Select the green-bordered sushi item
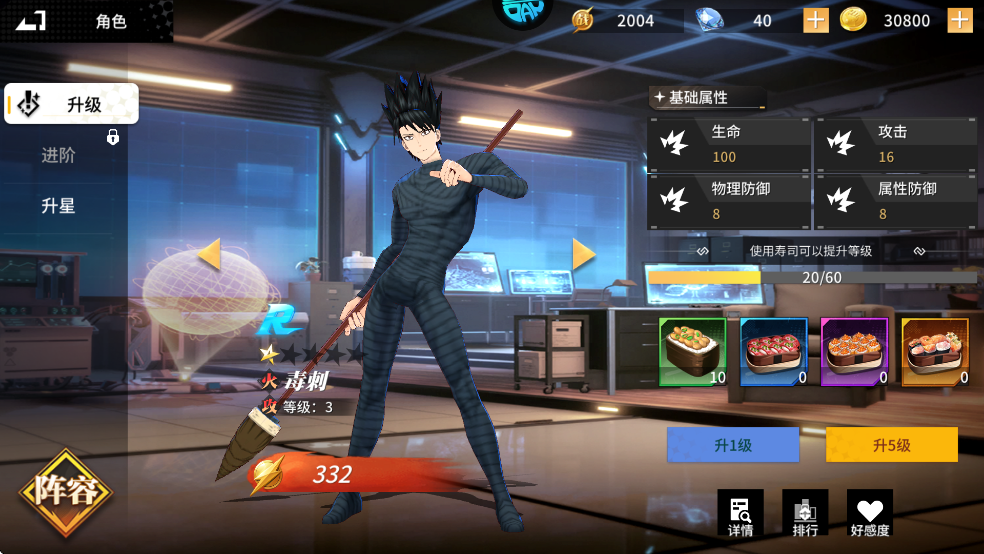984x554 pixels. coord(692,352)
